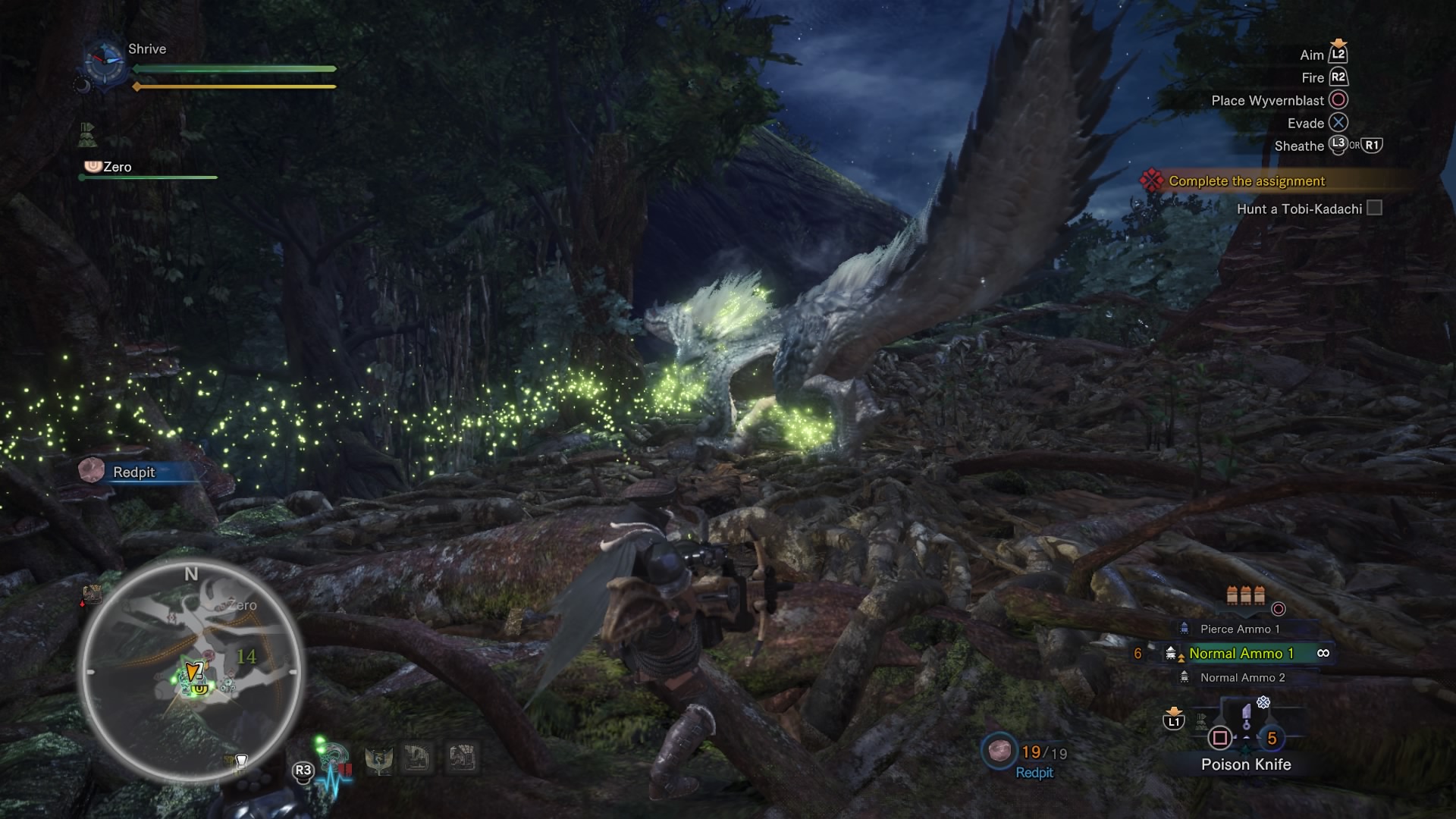The image size is (1456, 819).
Task: Open the circular minimap
Action: (191, 672)
